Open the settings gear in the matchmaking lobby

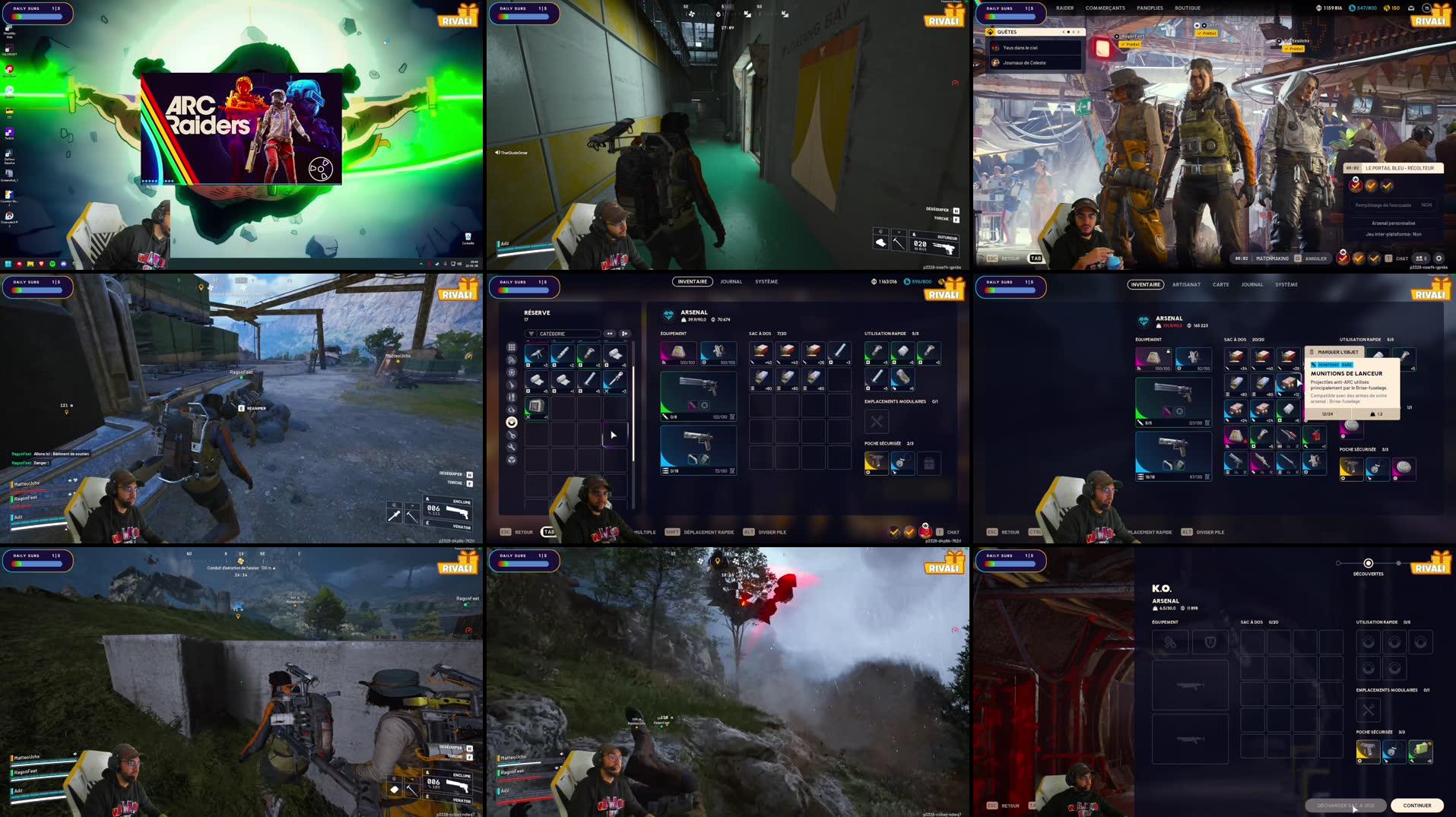(1439, 258)
